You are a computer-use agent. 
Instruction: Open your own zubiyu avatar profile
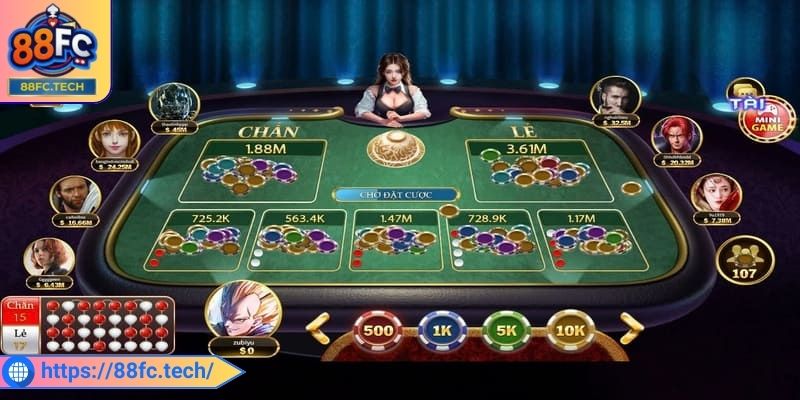[242, 309]
